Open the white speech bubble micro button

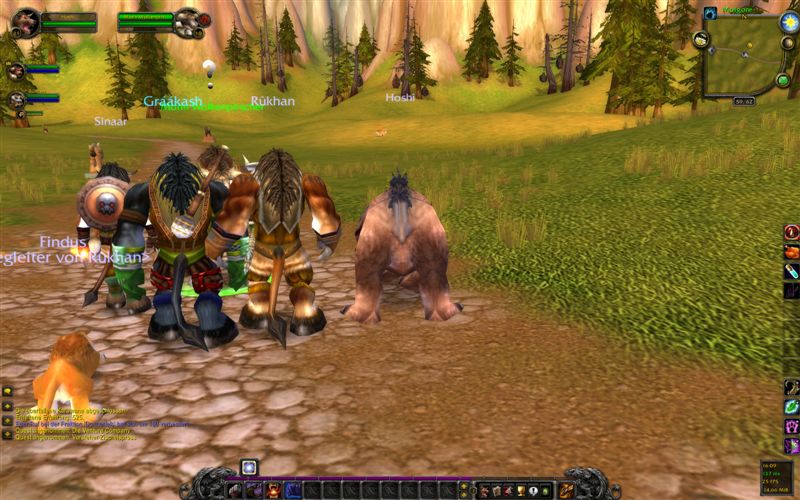(x=532, y=490)
